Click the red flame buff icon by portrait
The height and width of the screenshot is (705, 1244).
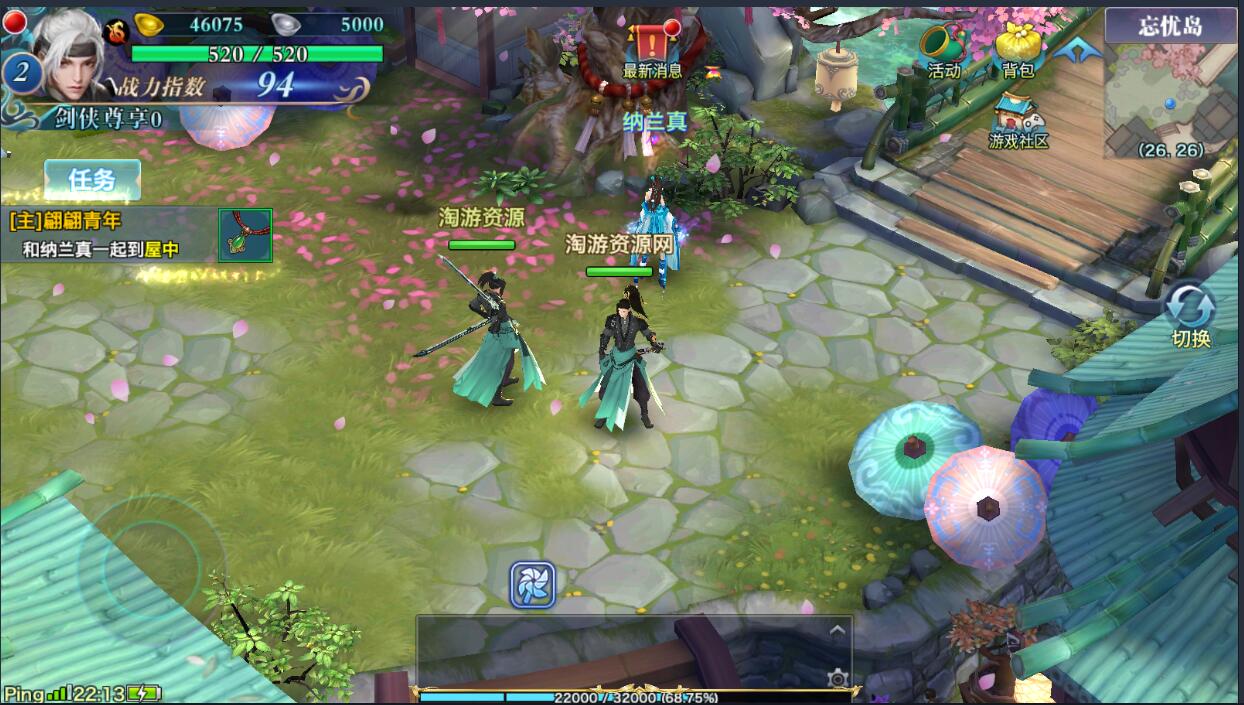click(117, 31)
